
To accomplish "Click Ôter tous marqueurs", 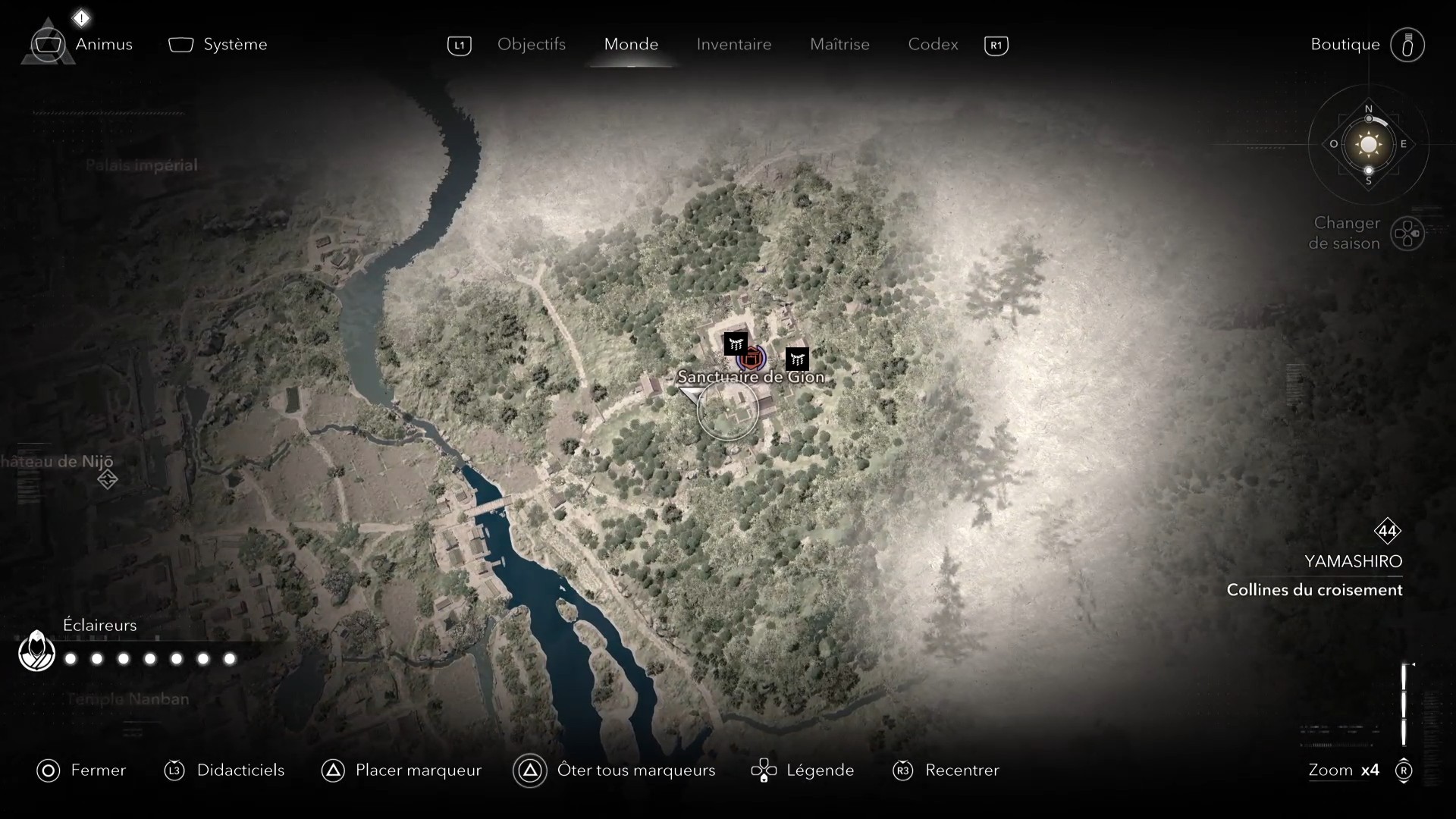I will pos(530,770).
